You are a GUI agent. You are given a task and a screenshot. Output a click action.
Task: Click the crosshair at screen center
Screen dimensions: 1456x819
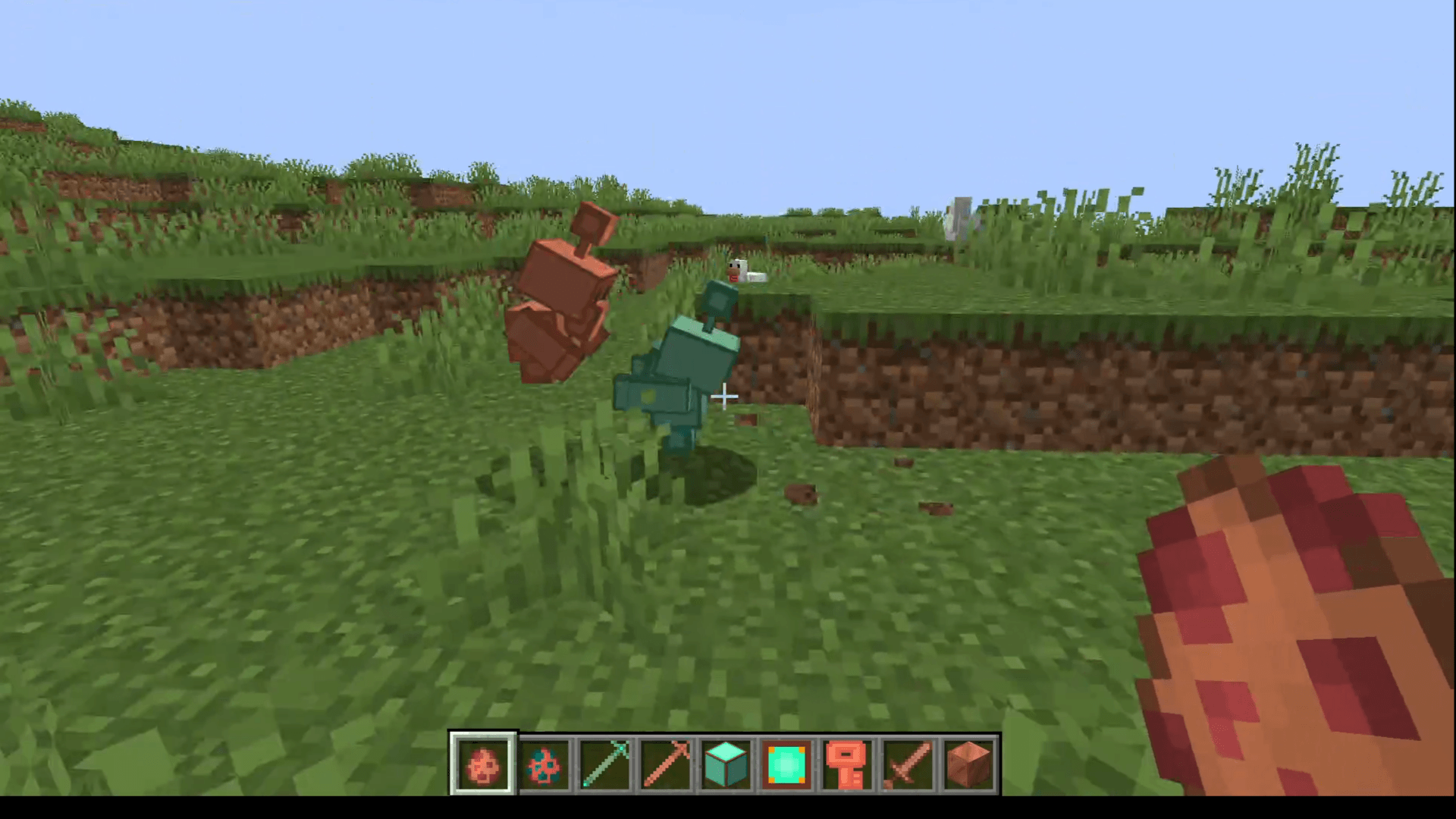pyautogui.click(x=726, y=397)
